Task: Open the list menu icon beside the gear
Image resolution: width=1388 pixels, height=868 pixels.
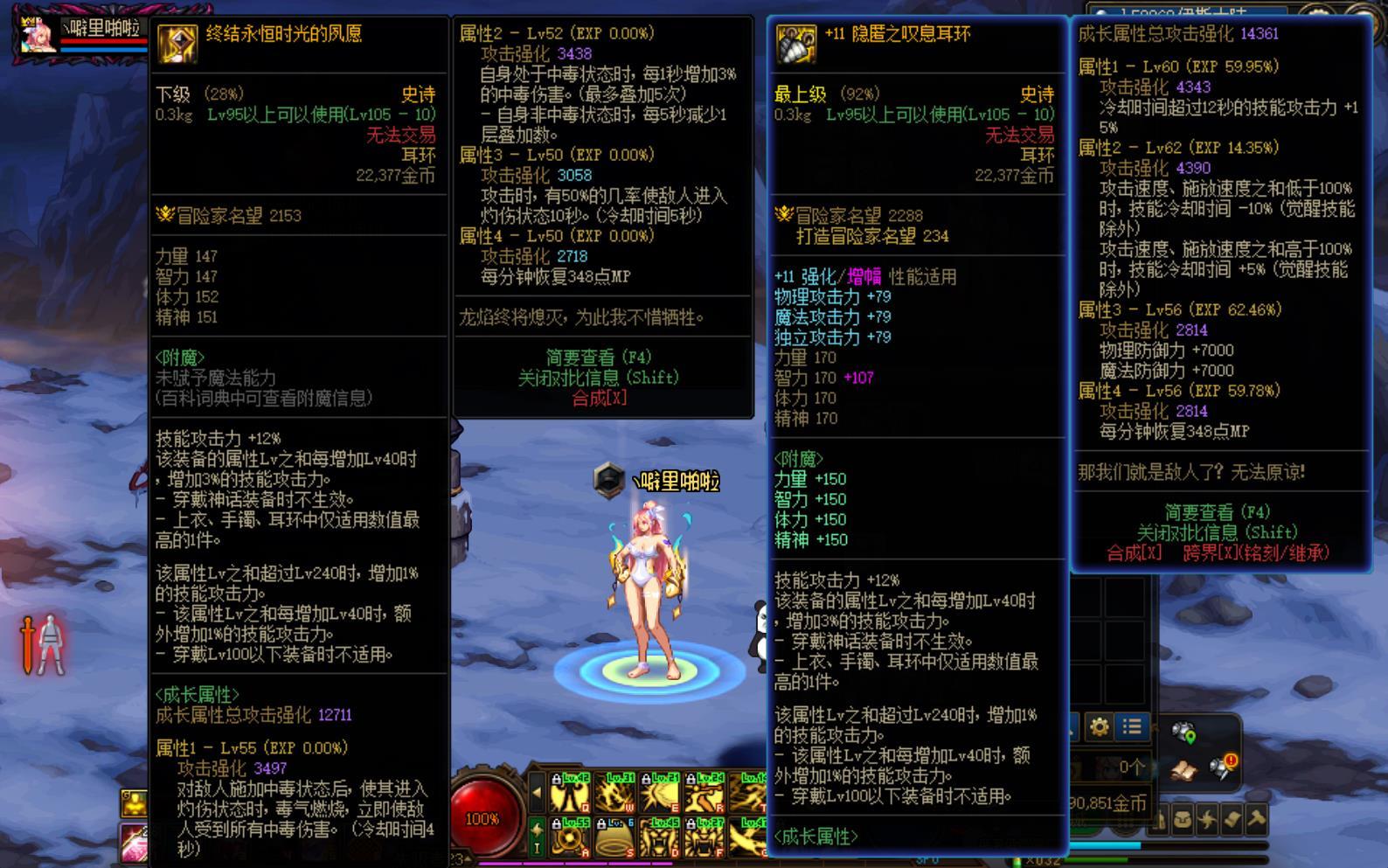Action: pos(1134,727)
